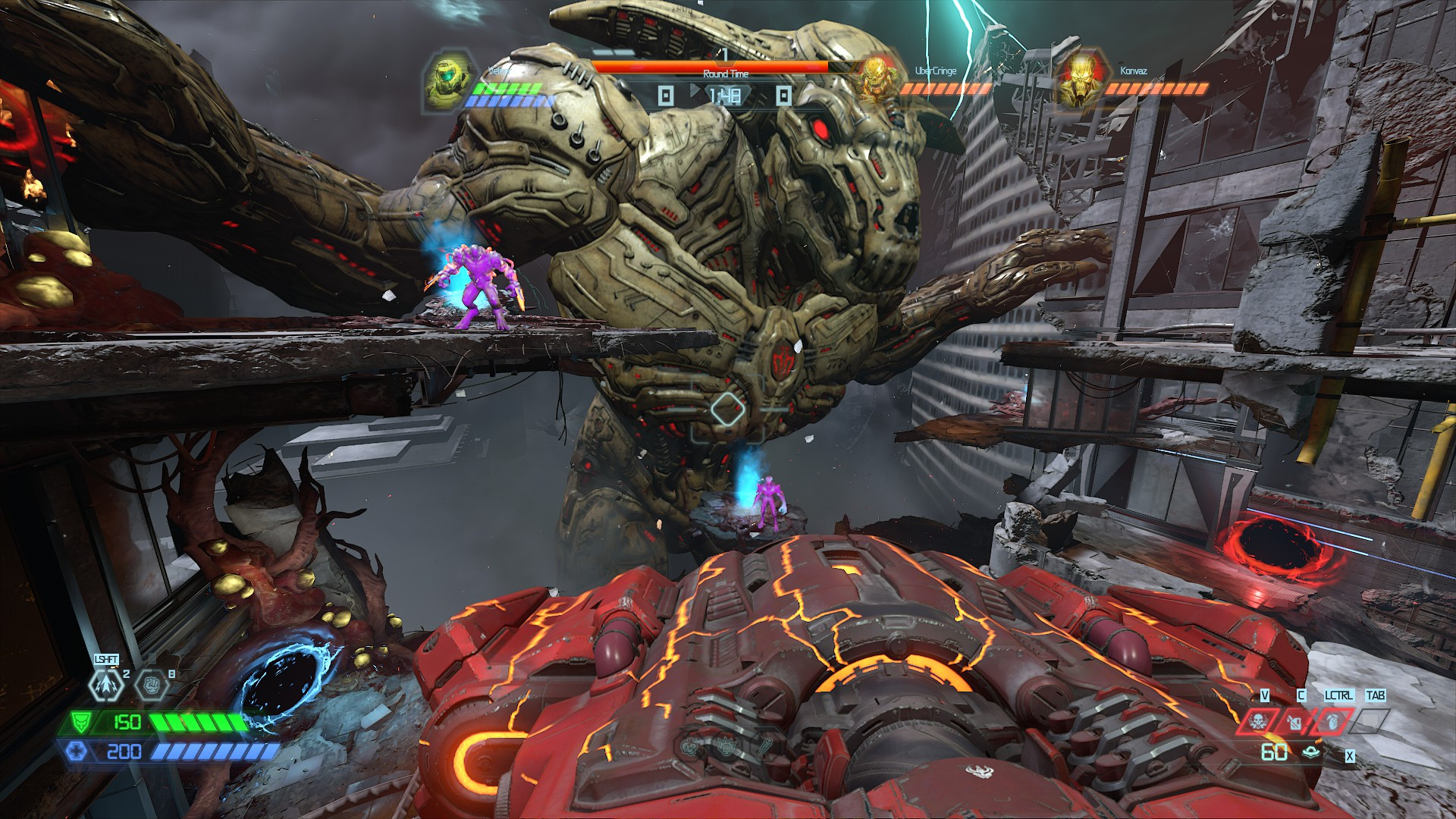This screenshot has height=819, width=1456.
Task: Select the skull-burst ability icon bound to V
Action: [x=1257, y=722]
